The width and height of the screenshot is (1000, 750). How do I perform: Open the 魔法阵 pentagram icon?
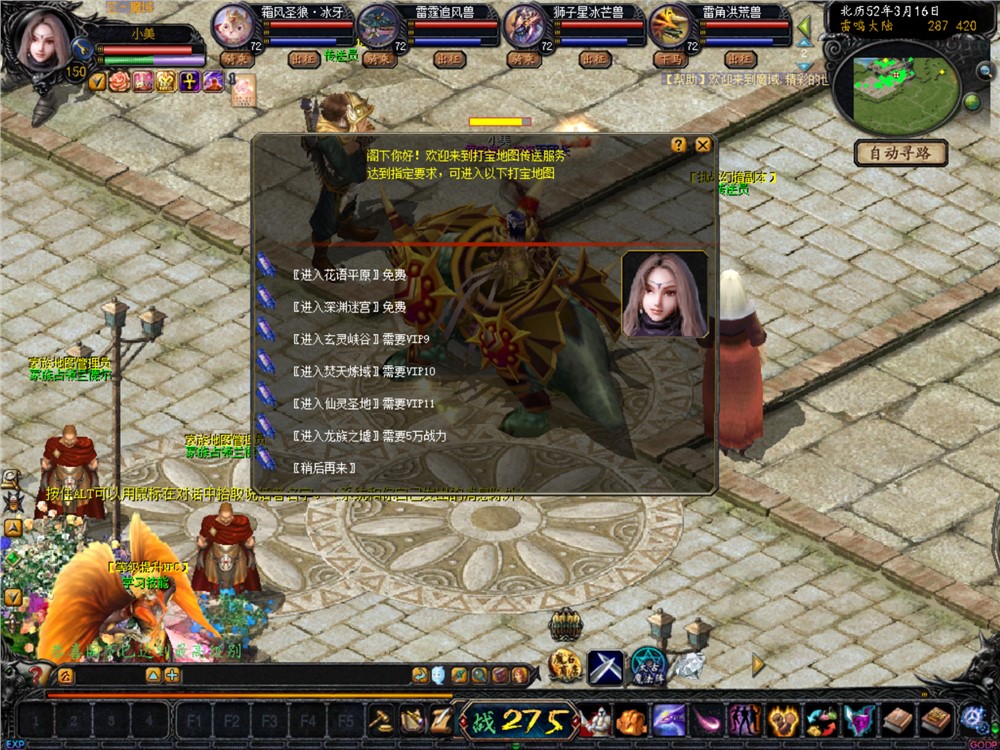tap(648, 665)
